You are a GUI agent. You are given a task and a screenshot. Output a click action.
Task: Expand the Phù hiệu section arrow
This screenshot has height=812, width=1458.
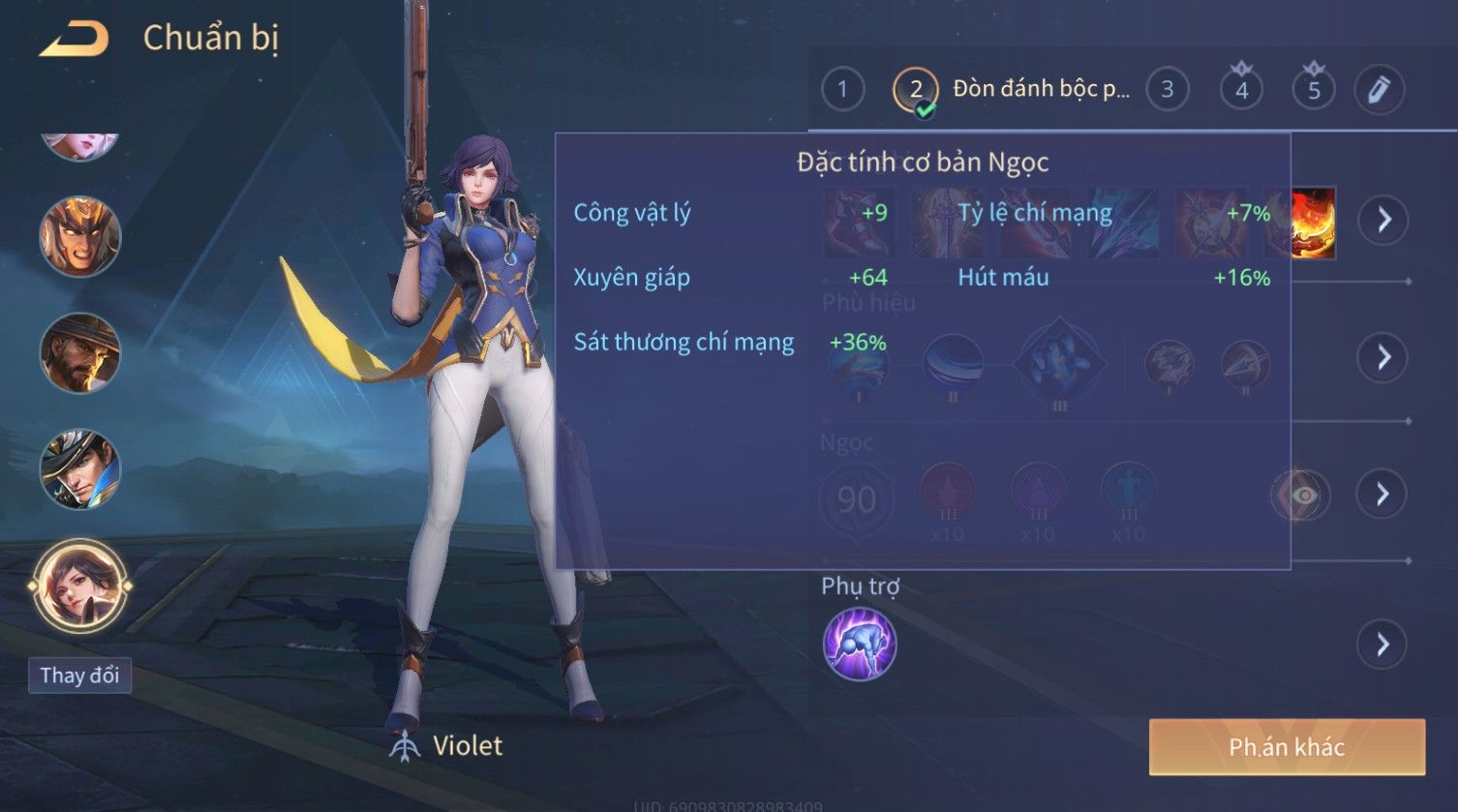coord(1383,357)
